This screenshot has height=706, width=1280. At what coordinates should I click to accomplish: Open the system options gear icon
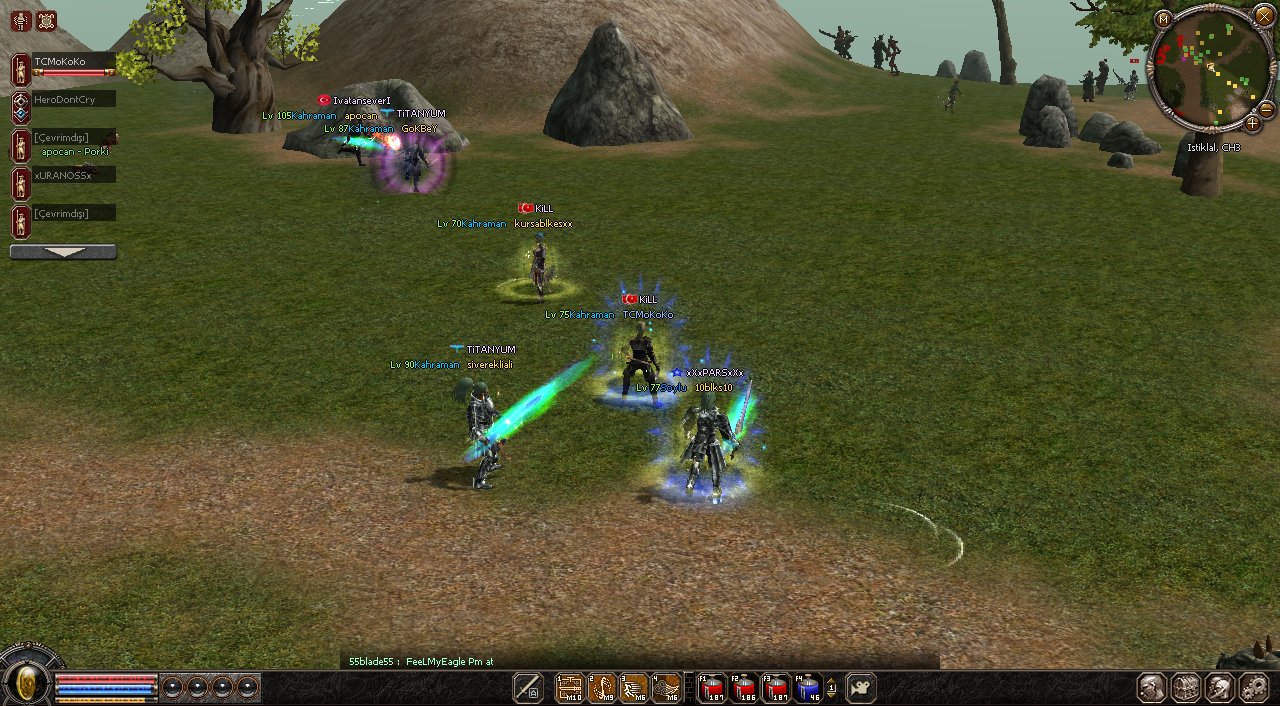click(x=1254, y=688)
